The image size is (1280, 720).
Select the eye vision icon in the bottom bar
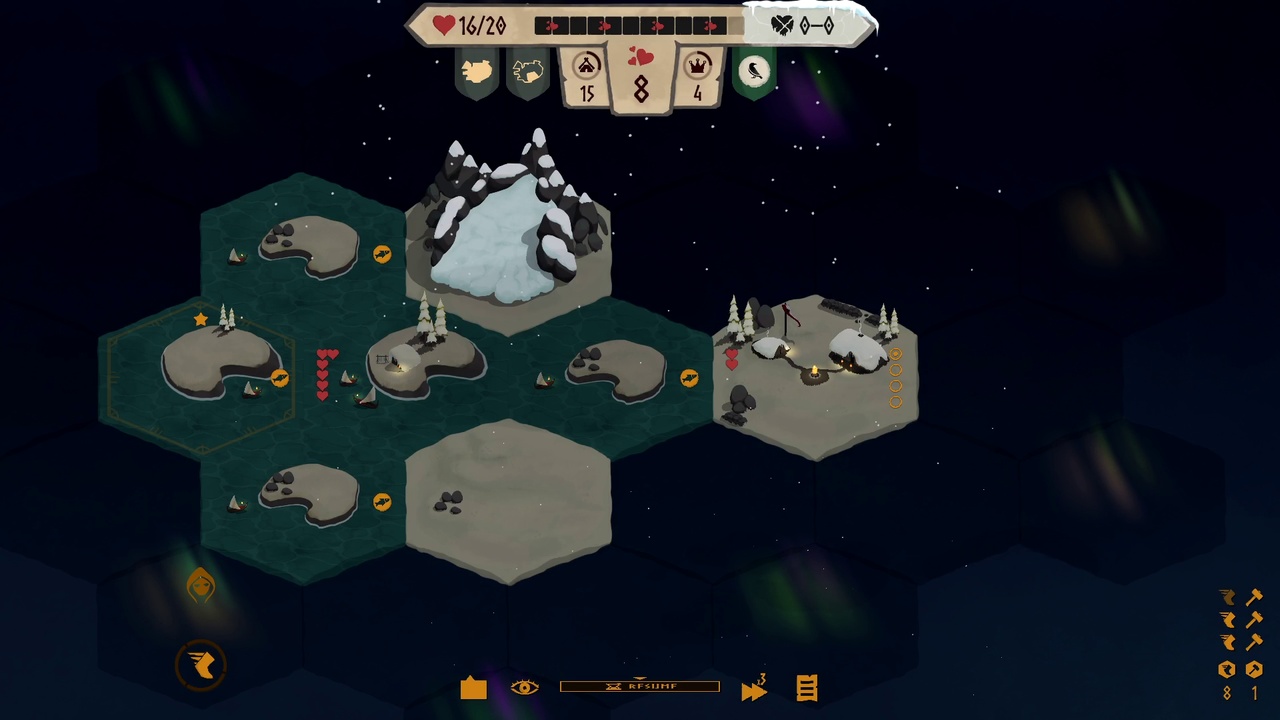524,688
